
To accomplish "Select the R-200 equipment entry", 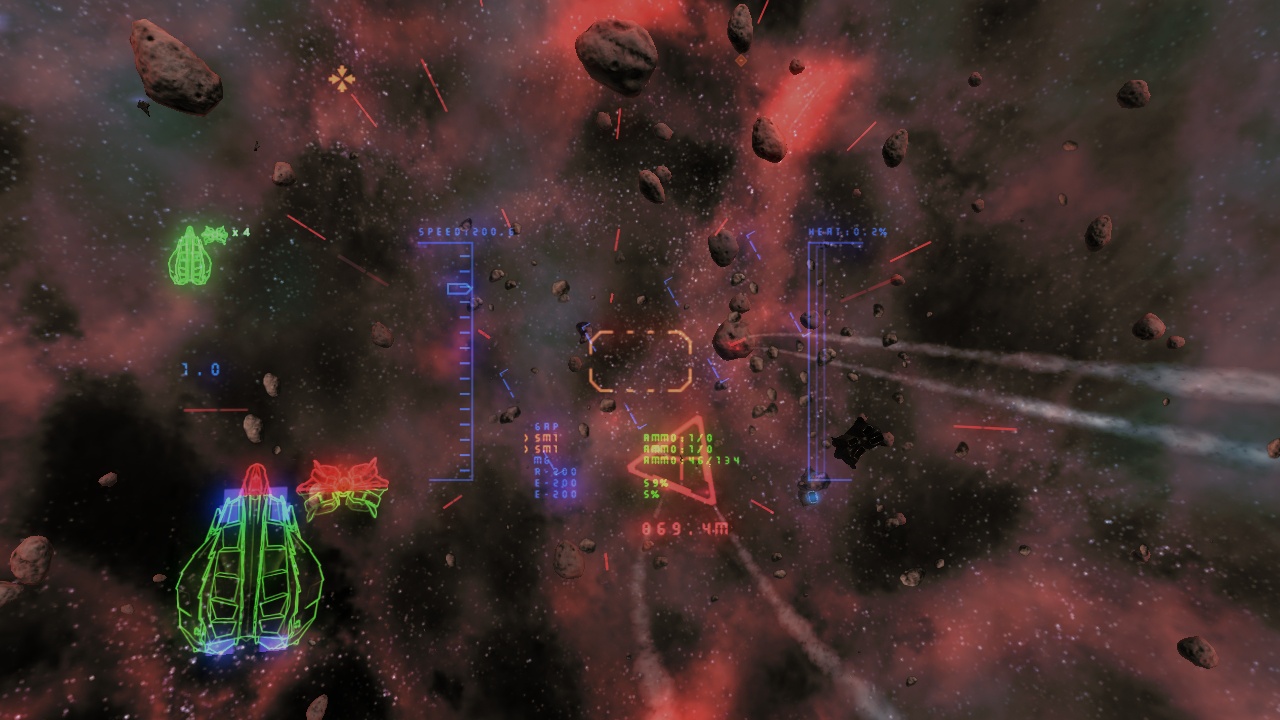I will point(554,471).
